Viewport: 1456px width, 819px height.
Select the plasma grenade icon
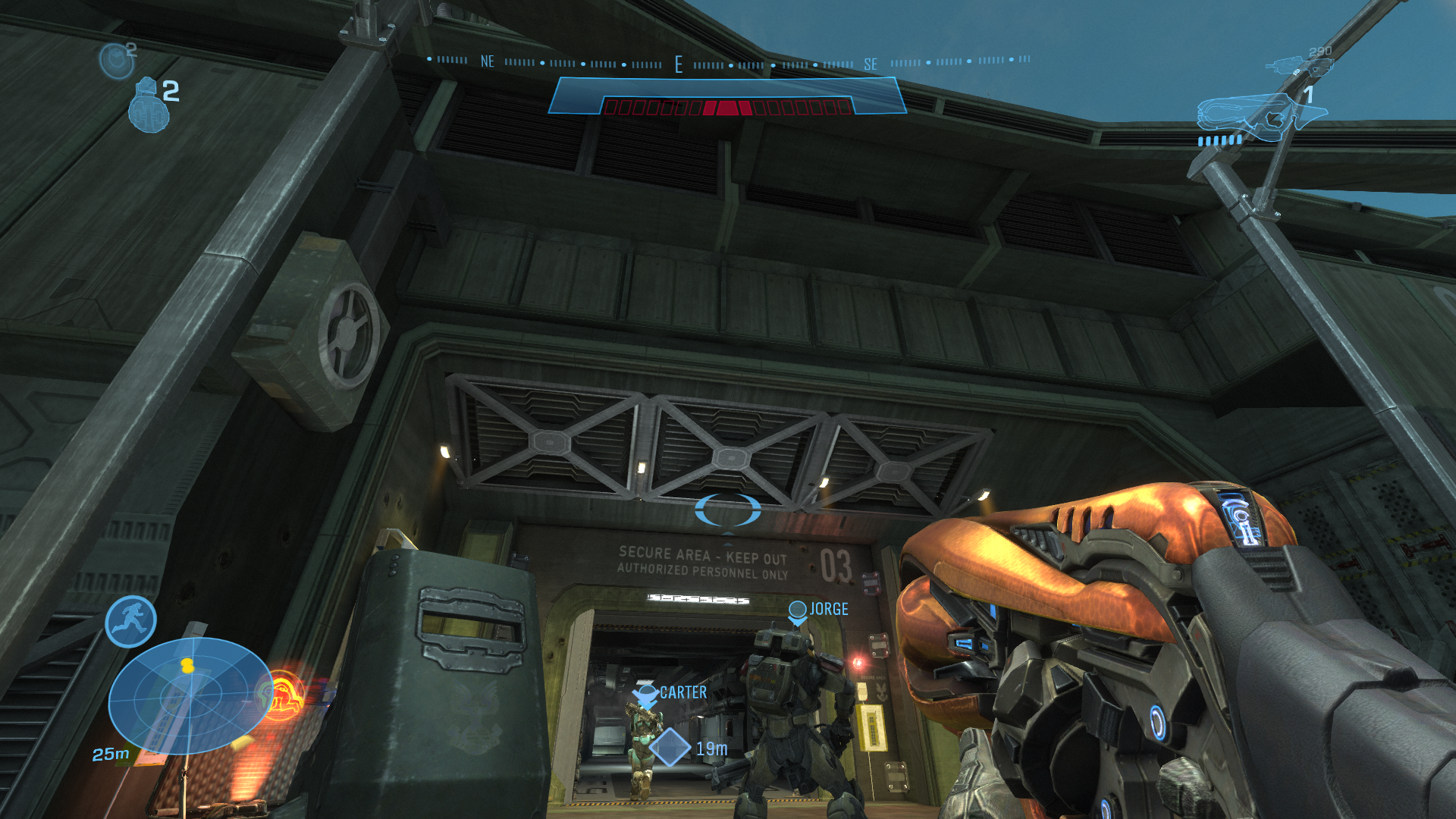pos(116,60)
